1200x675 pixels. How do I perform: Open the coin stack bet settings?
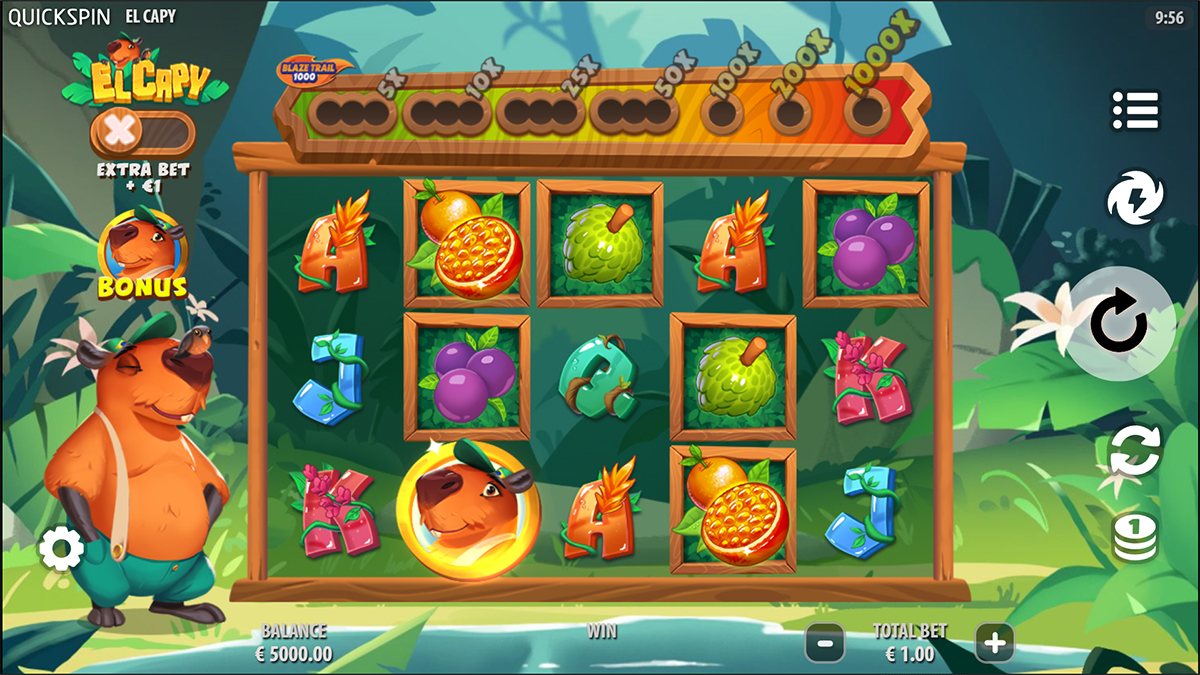click(x=1135, y=537)
